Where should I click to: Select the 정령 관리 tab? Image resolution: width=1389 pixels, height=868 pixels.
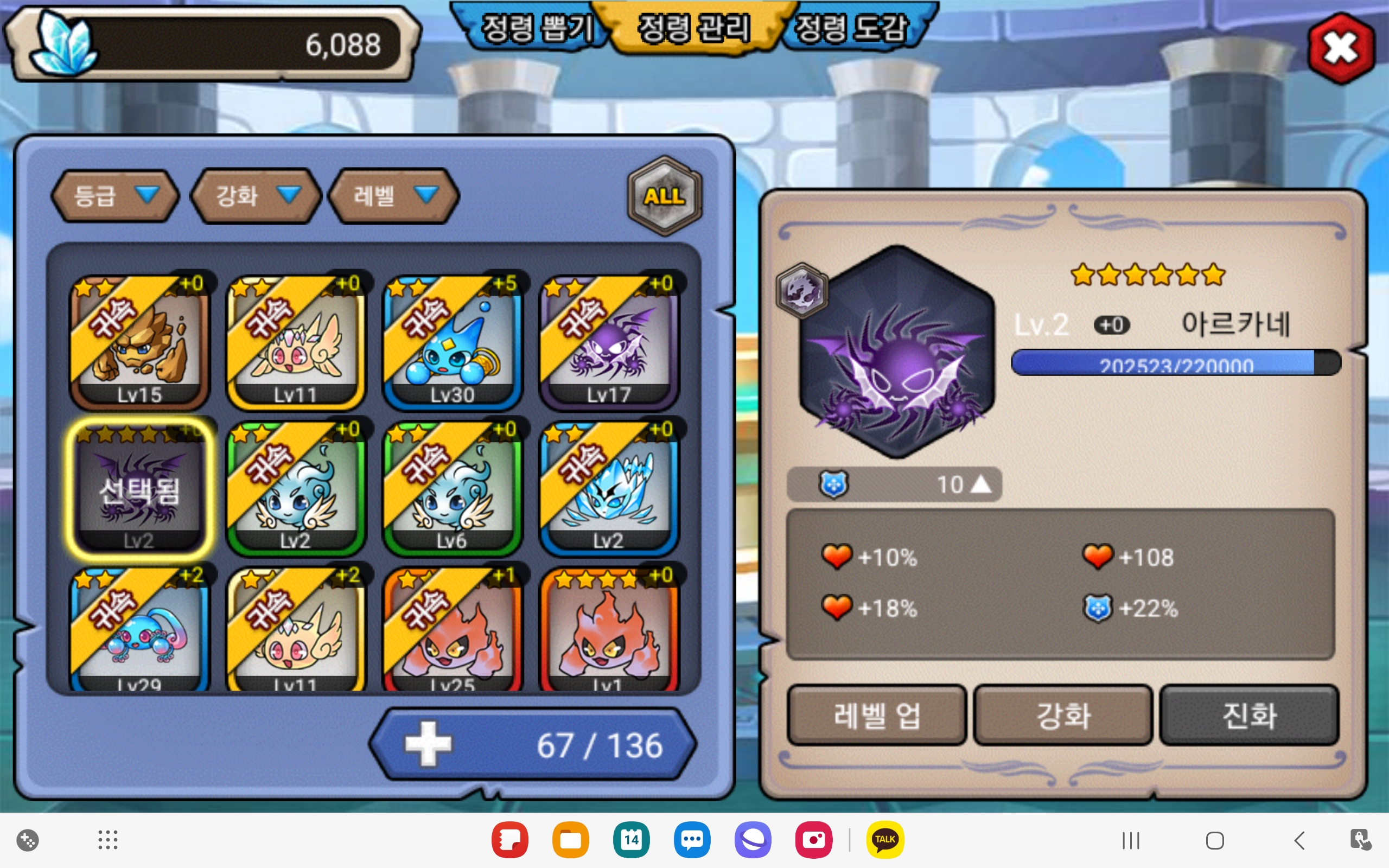pos(693,29)
